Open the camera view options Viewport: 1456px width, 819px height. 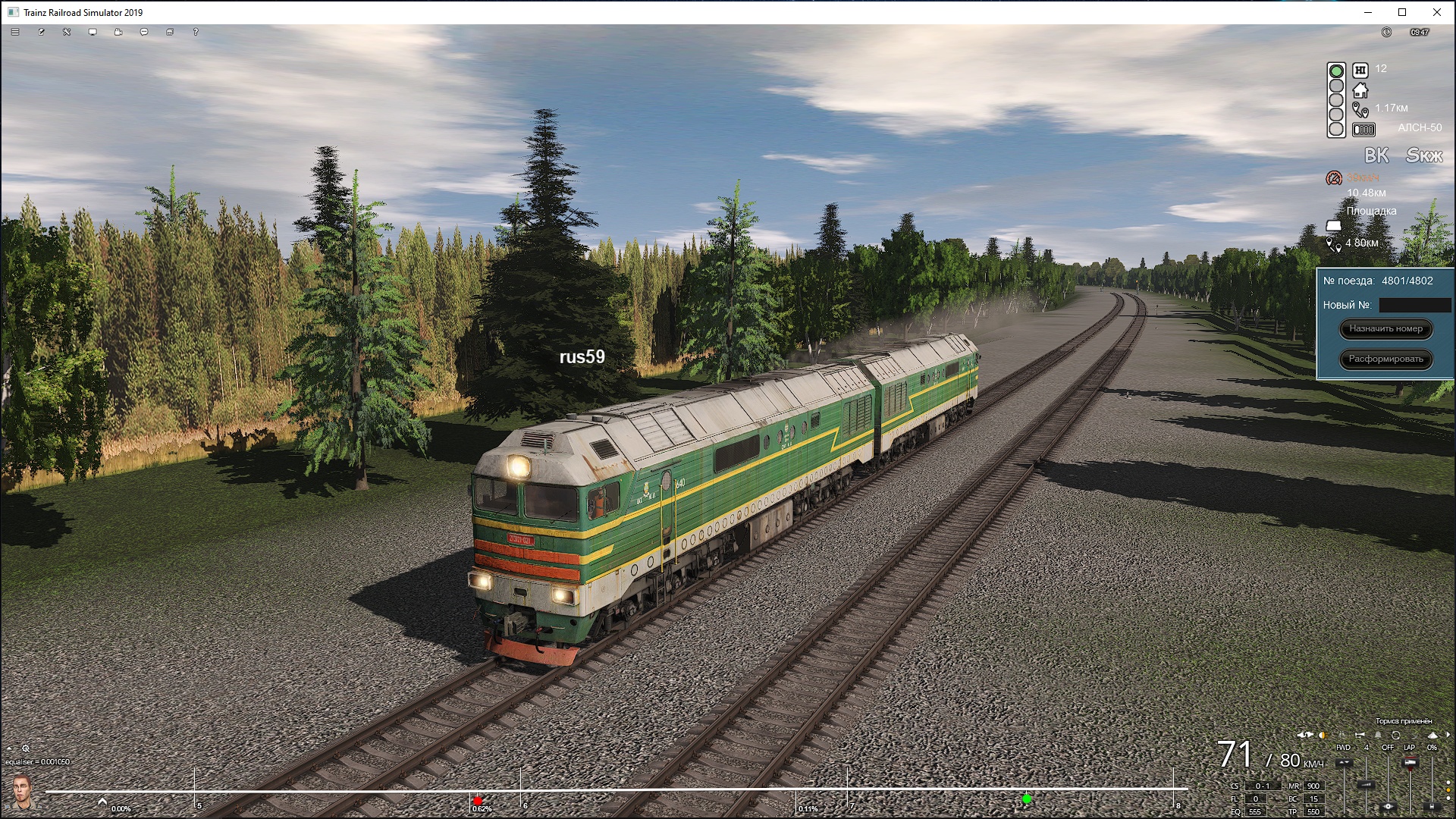pyautogui.click(x=118, y=32)
